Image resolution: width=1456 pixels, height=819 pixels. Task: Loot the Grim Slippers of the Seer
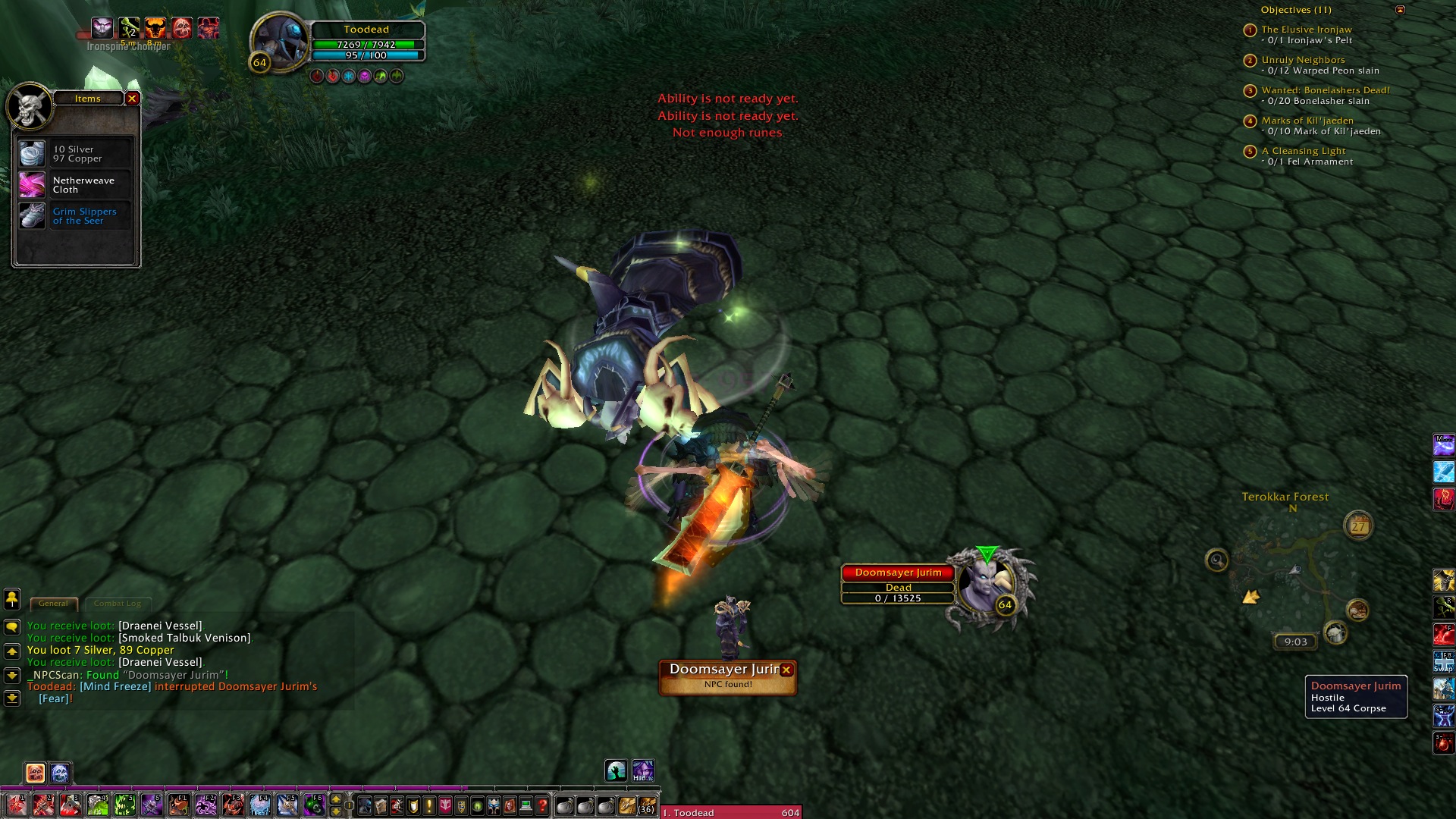(x=33, y=216)
